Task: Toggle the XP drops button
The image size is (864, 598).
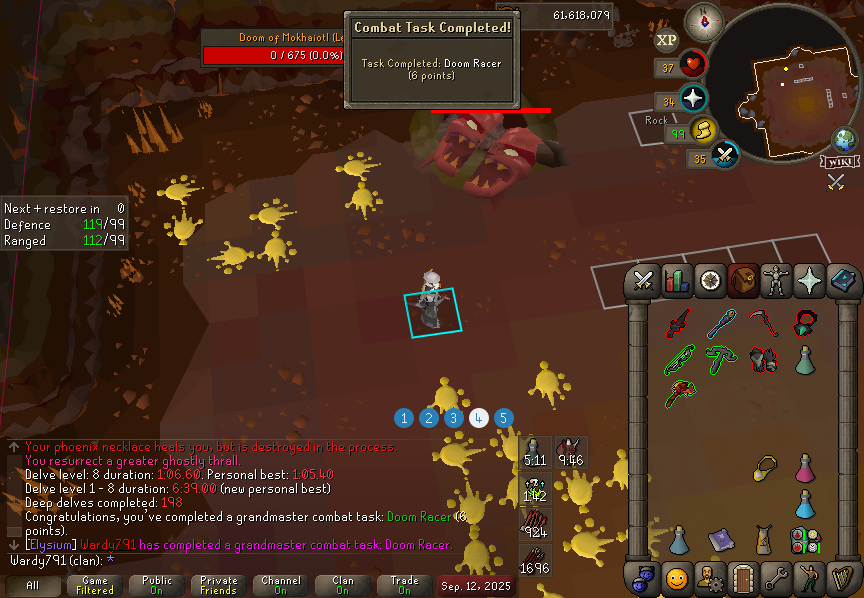Action: point(667,40)
